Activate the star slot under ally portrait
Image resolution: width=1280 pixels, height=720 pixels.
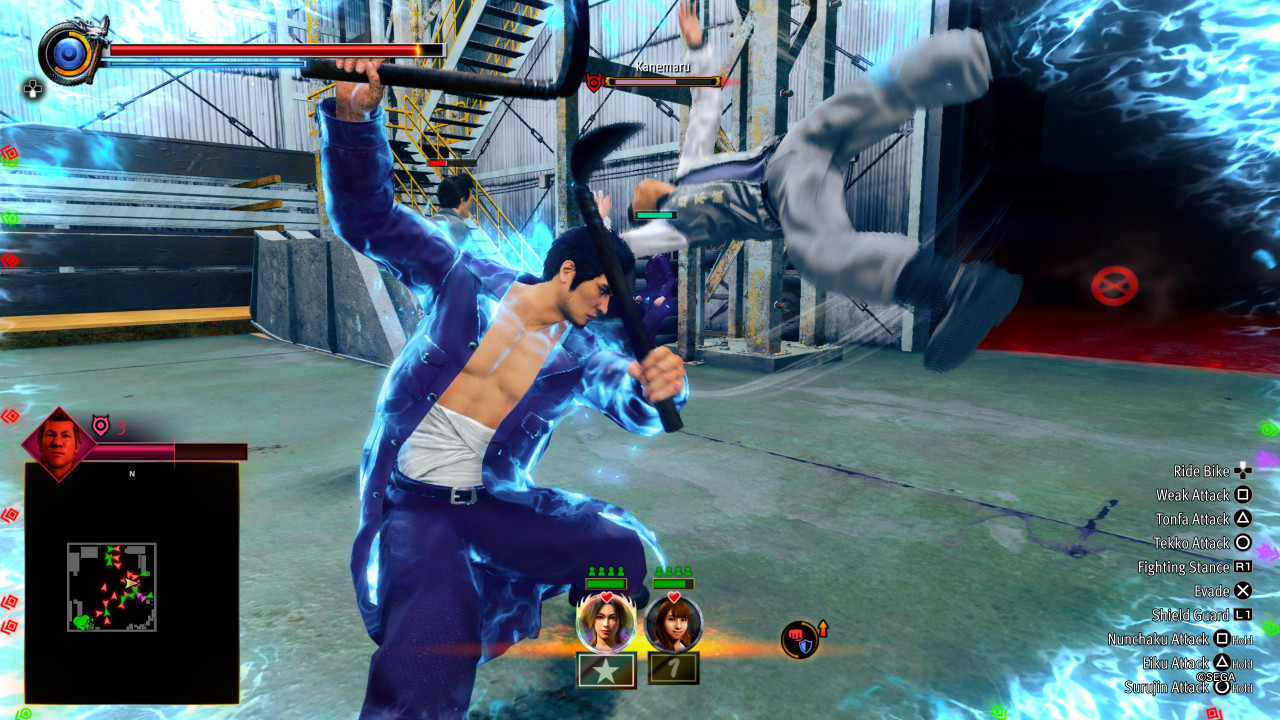(x=606, y=670)
